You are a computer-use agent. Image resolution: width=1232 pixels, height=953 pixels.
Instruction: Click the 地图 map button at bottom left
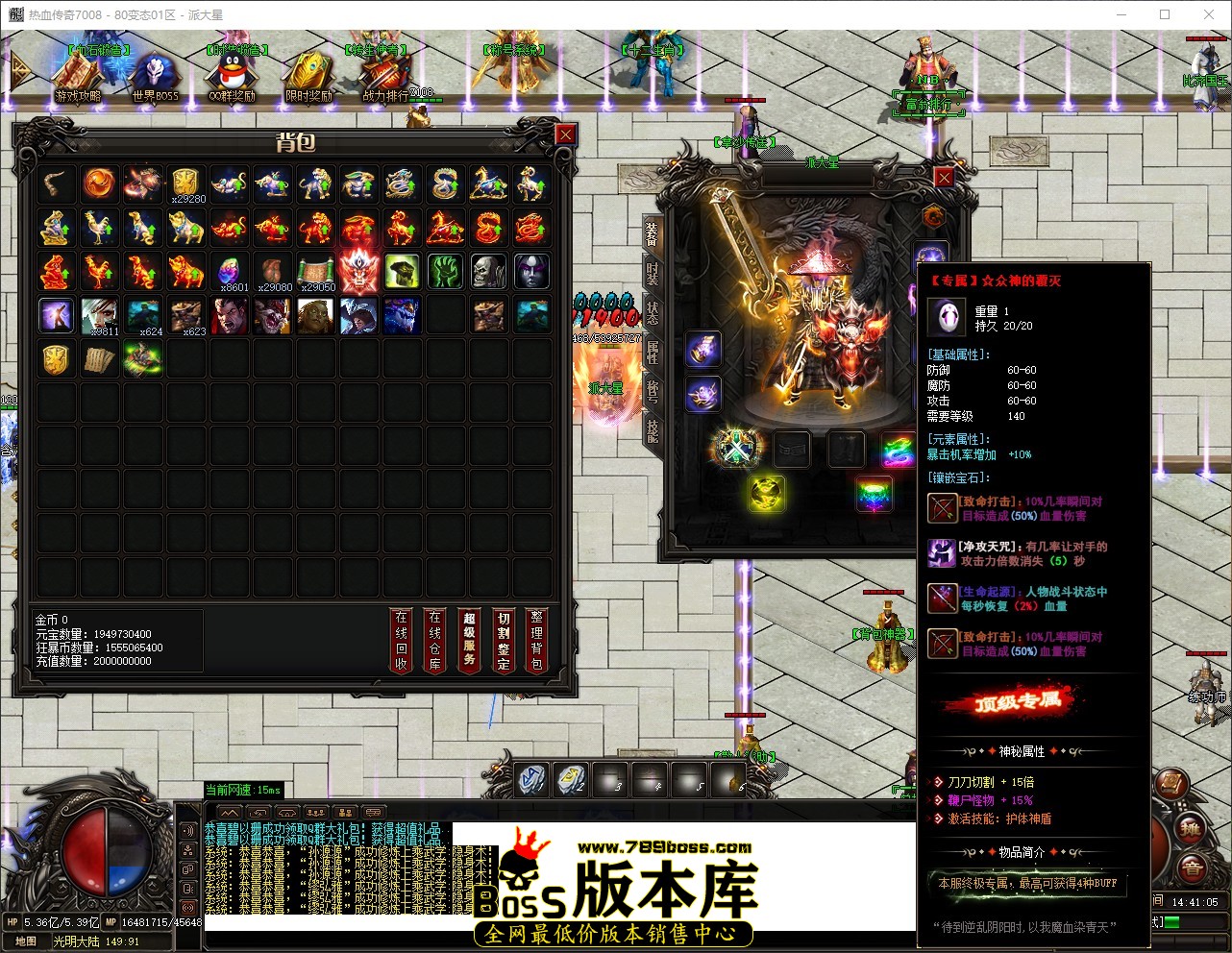[24, 939]
